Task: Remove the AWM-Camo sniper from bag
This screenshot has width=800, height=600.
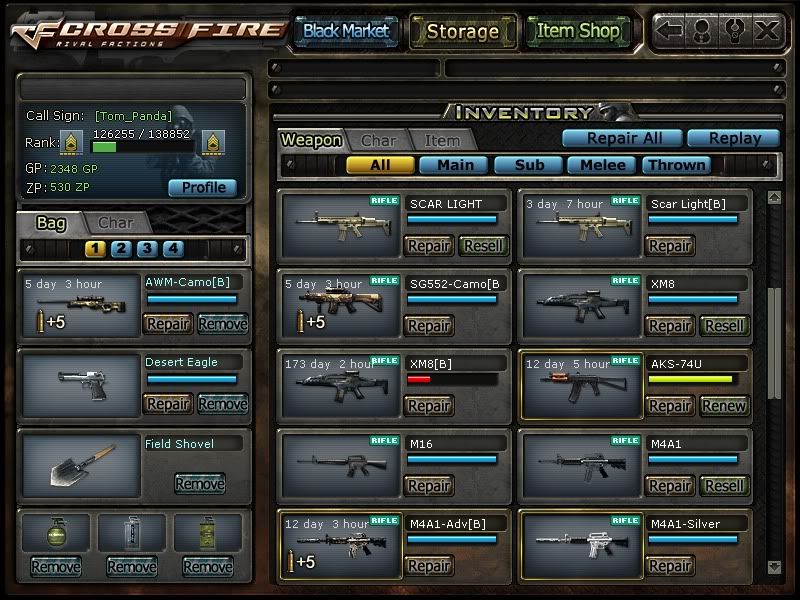Action: 222,323
